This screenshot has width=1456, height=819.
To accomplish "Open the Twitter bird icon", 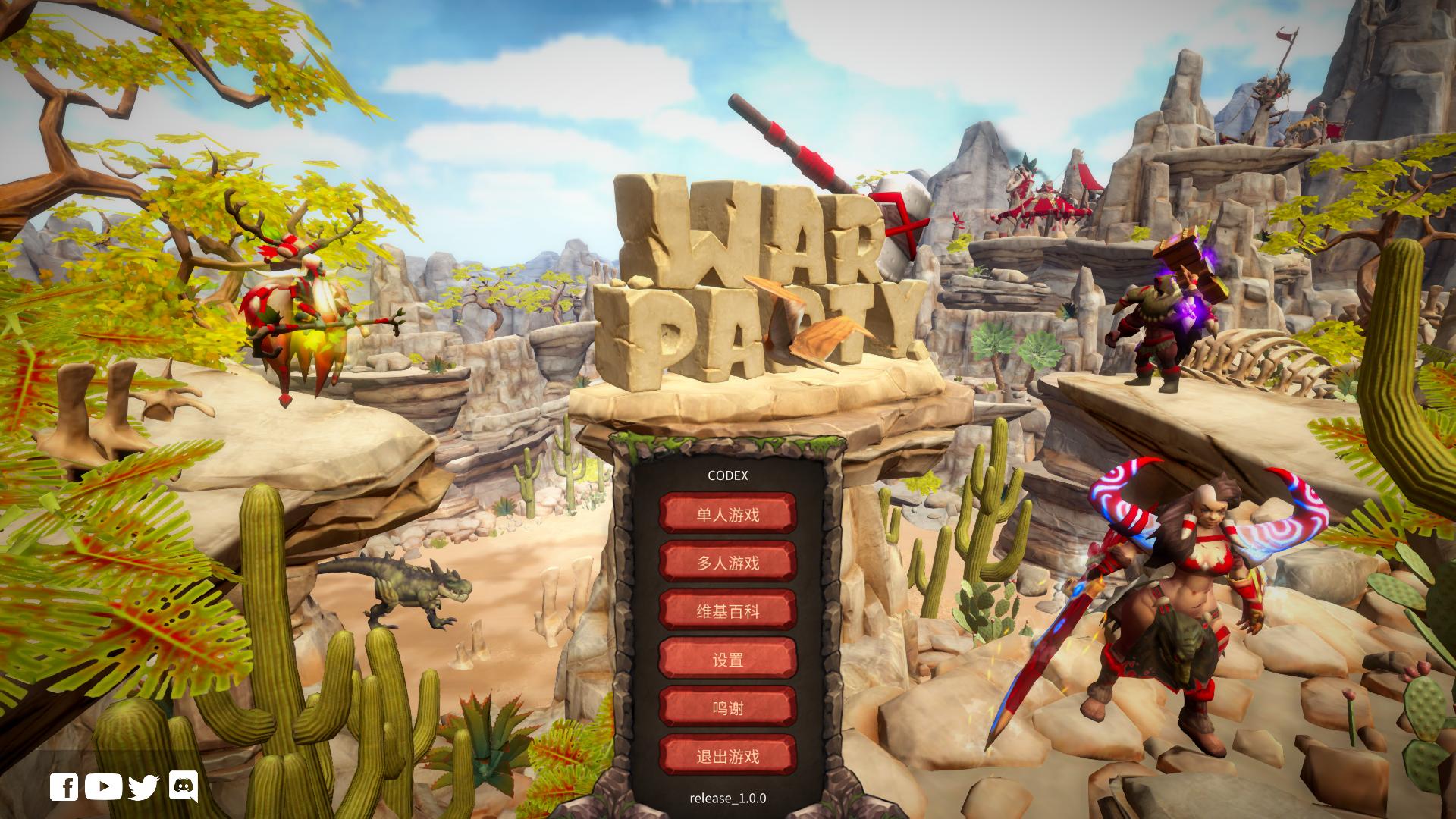I will pyautogui.click(x=143, y=787).
